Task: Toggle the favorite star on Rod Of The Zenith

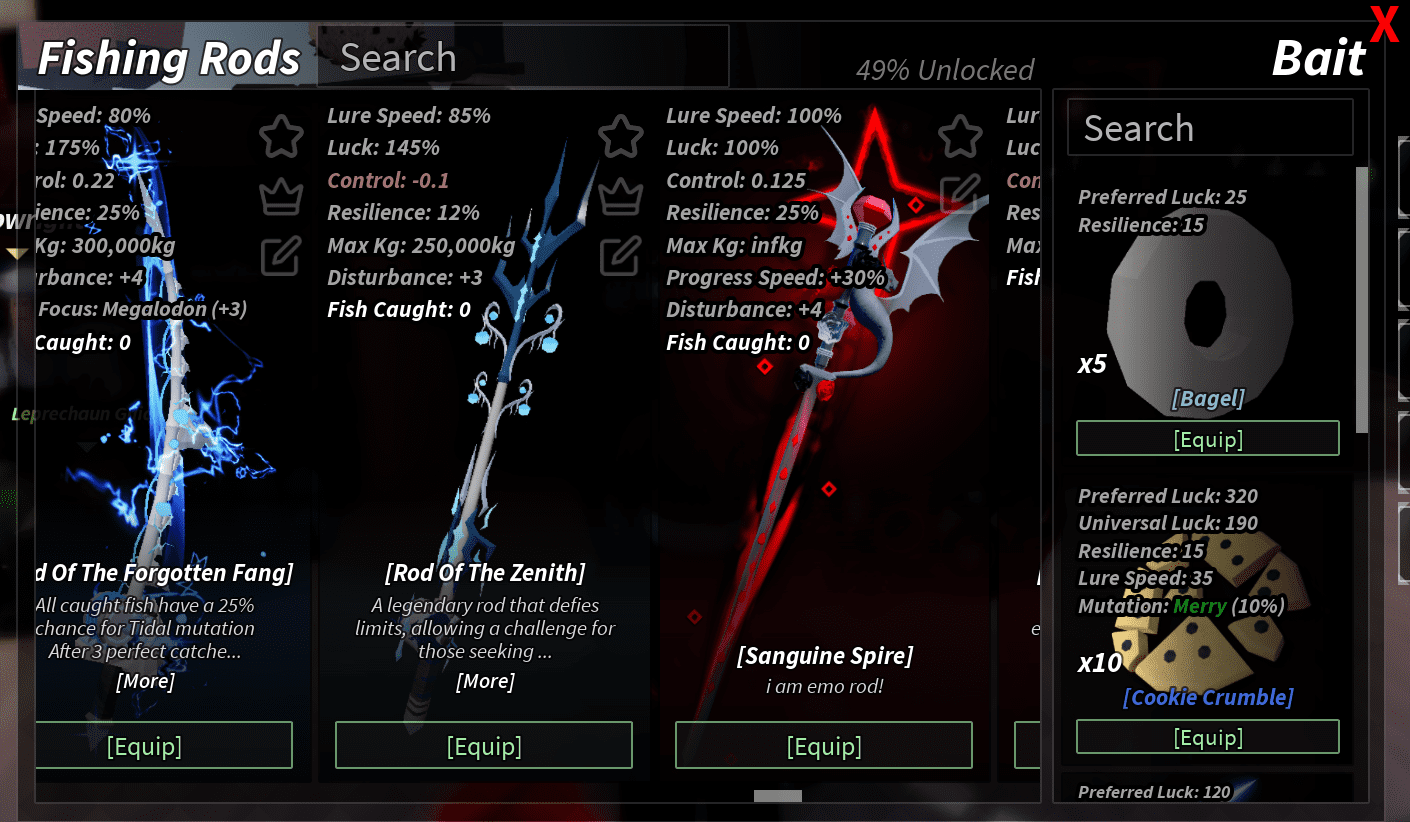Action: (x=621, y=137)
